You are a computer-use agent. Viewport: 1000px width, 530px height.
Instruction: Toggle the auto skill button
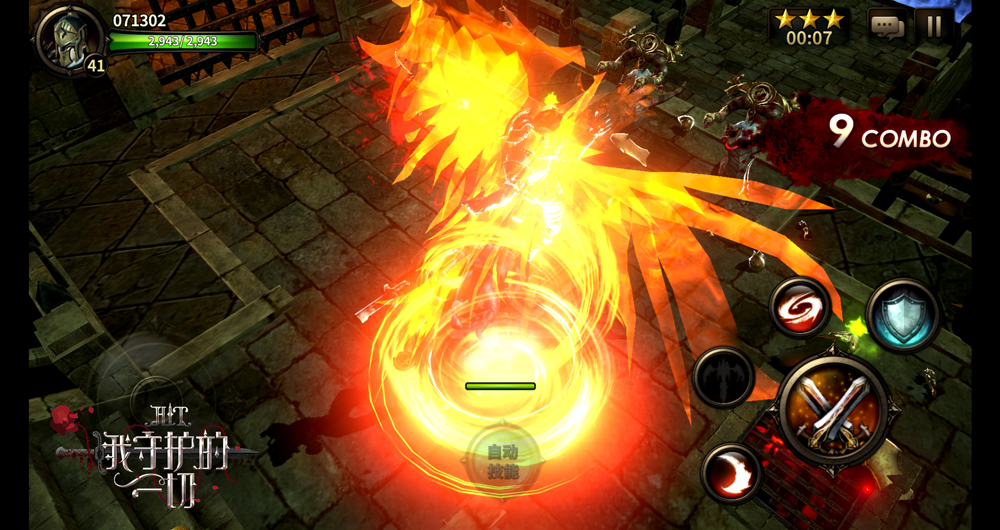[x=503, y=461]
